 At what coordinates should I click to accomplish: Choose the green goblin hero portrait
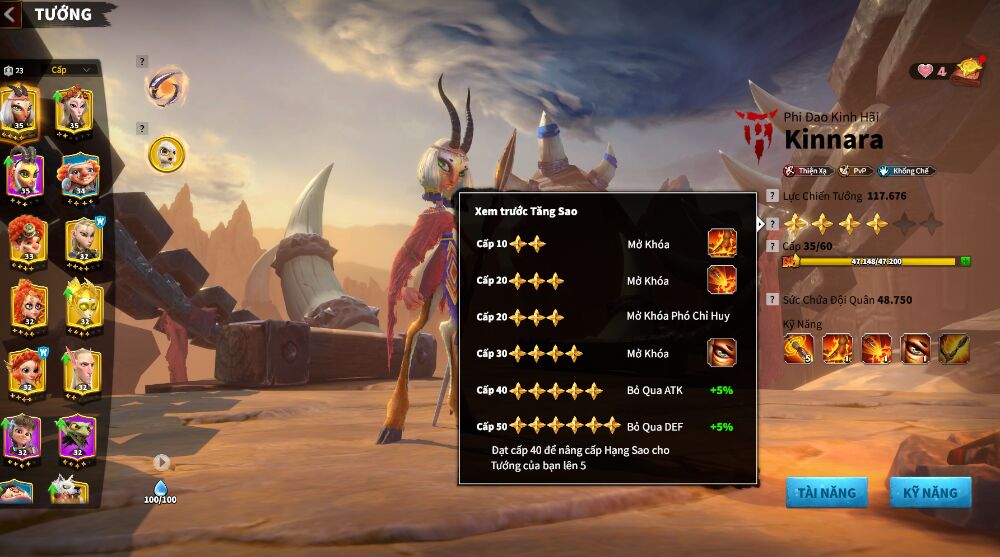pyautogui.click(x=76, y=436)
